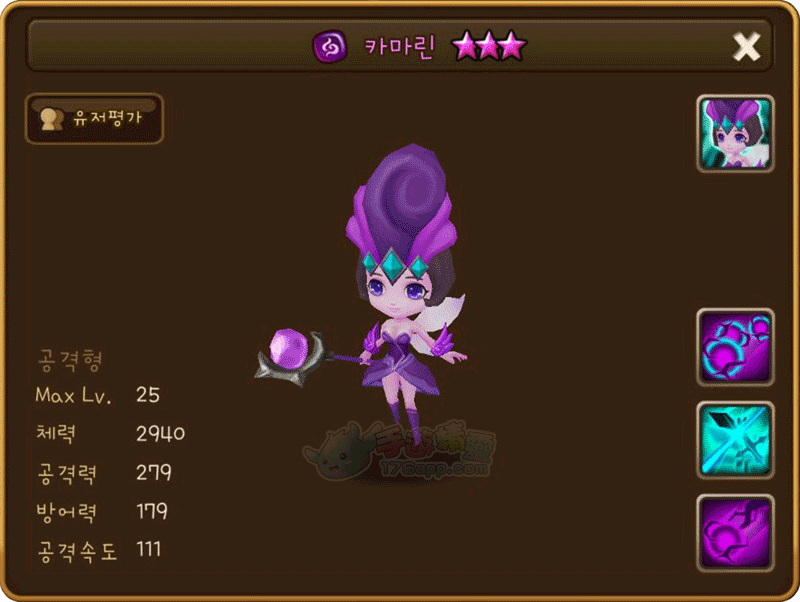The height and width of the screenshot is (602, 800).
Task: View the cyan slash skill icon
Action: [735, 440]
